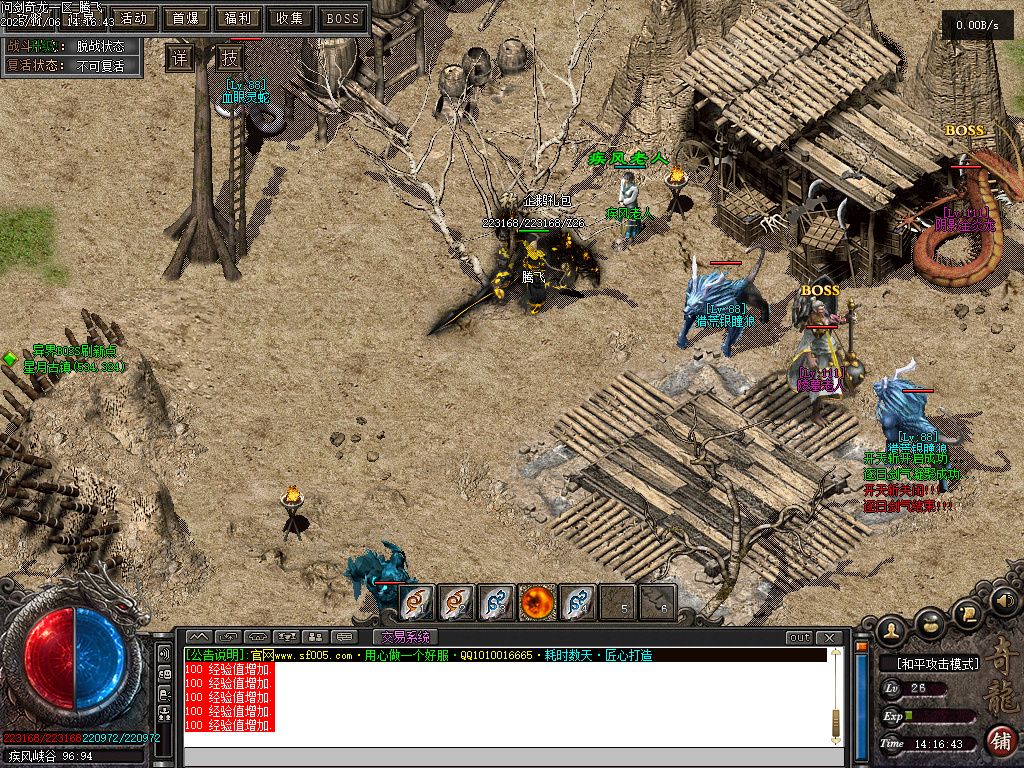The height and width of the screenshot is (768, 1024).
Task: Toggle sound with the speaker icon
Action: pyautogui.click(x=1005, y=600)
